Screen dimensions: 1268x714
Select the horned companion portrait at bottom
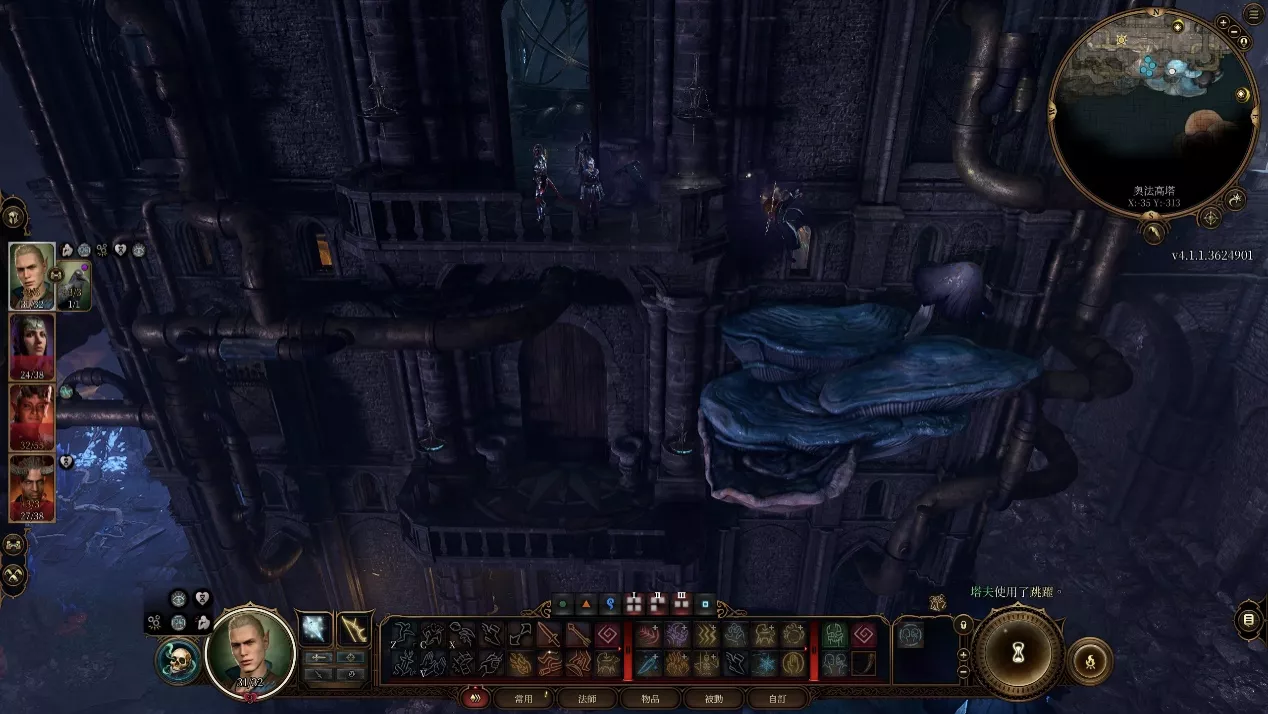click(32, 488)
